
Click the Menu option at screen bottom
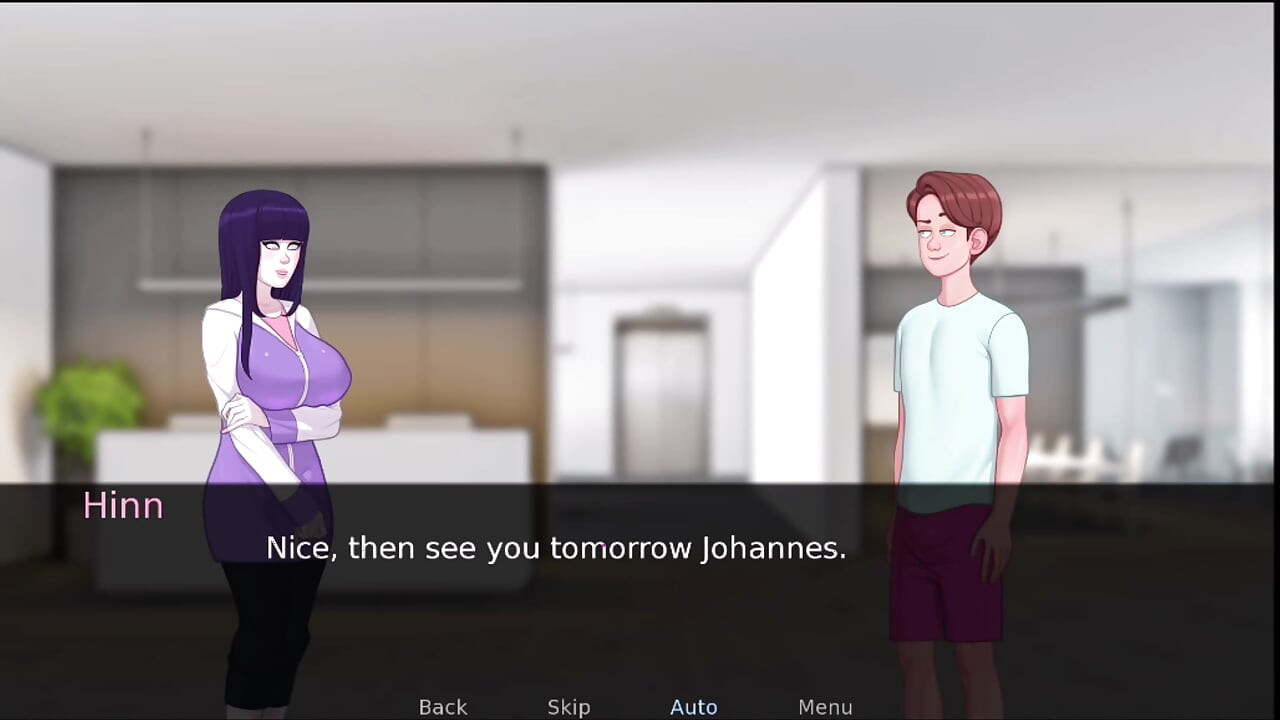[x=825, y=706]
